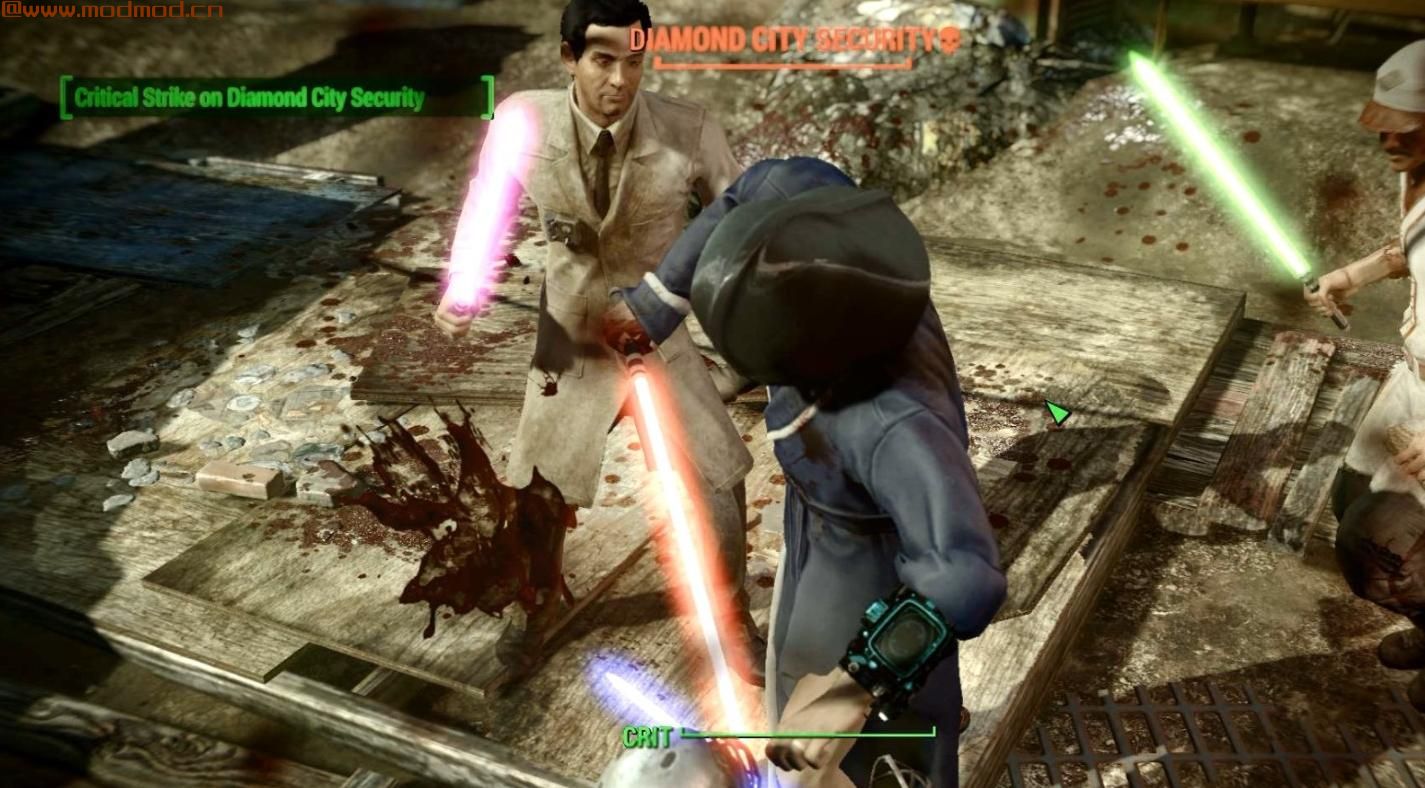Click the green bracket on the critical strike banner
Screen dimensions: 1425x788
[66, 99]
